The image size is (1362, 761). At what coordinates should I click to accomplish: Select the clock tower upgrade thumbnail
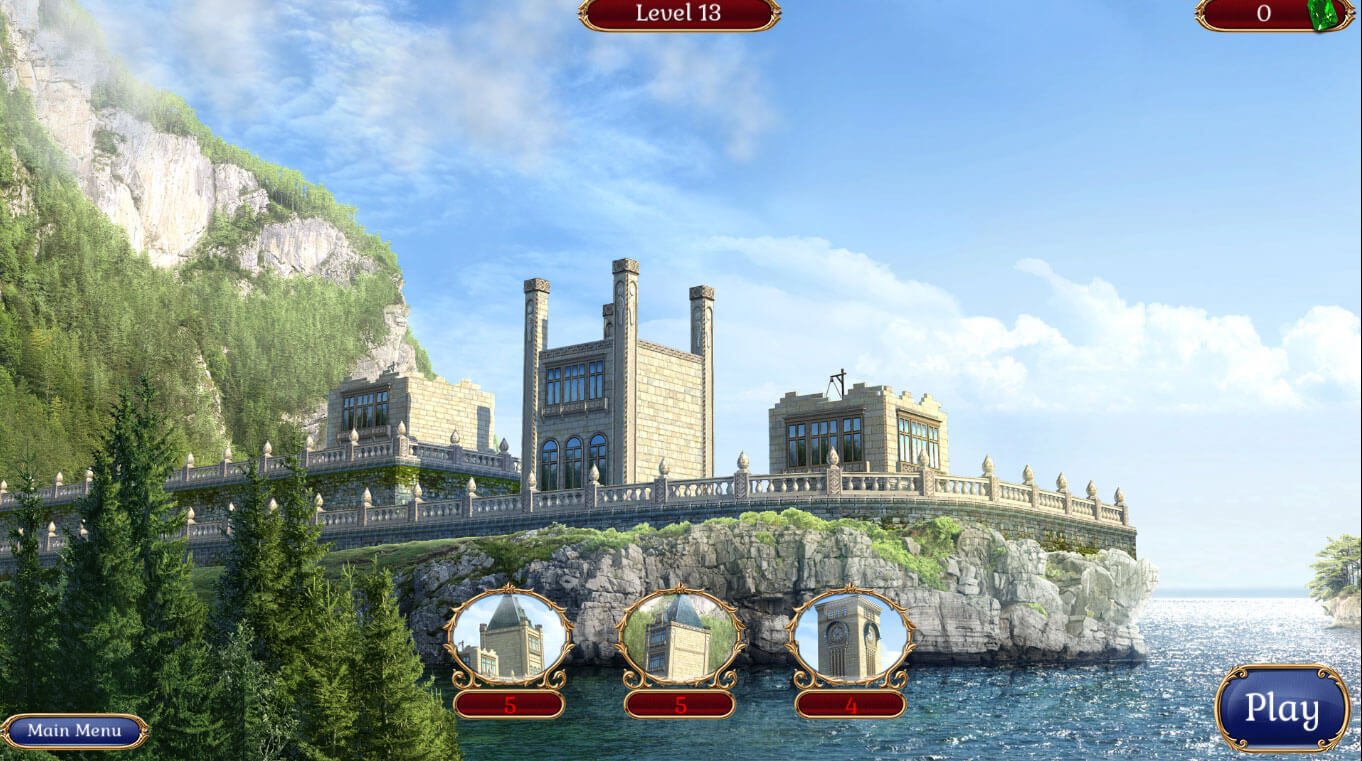point(850,636)
